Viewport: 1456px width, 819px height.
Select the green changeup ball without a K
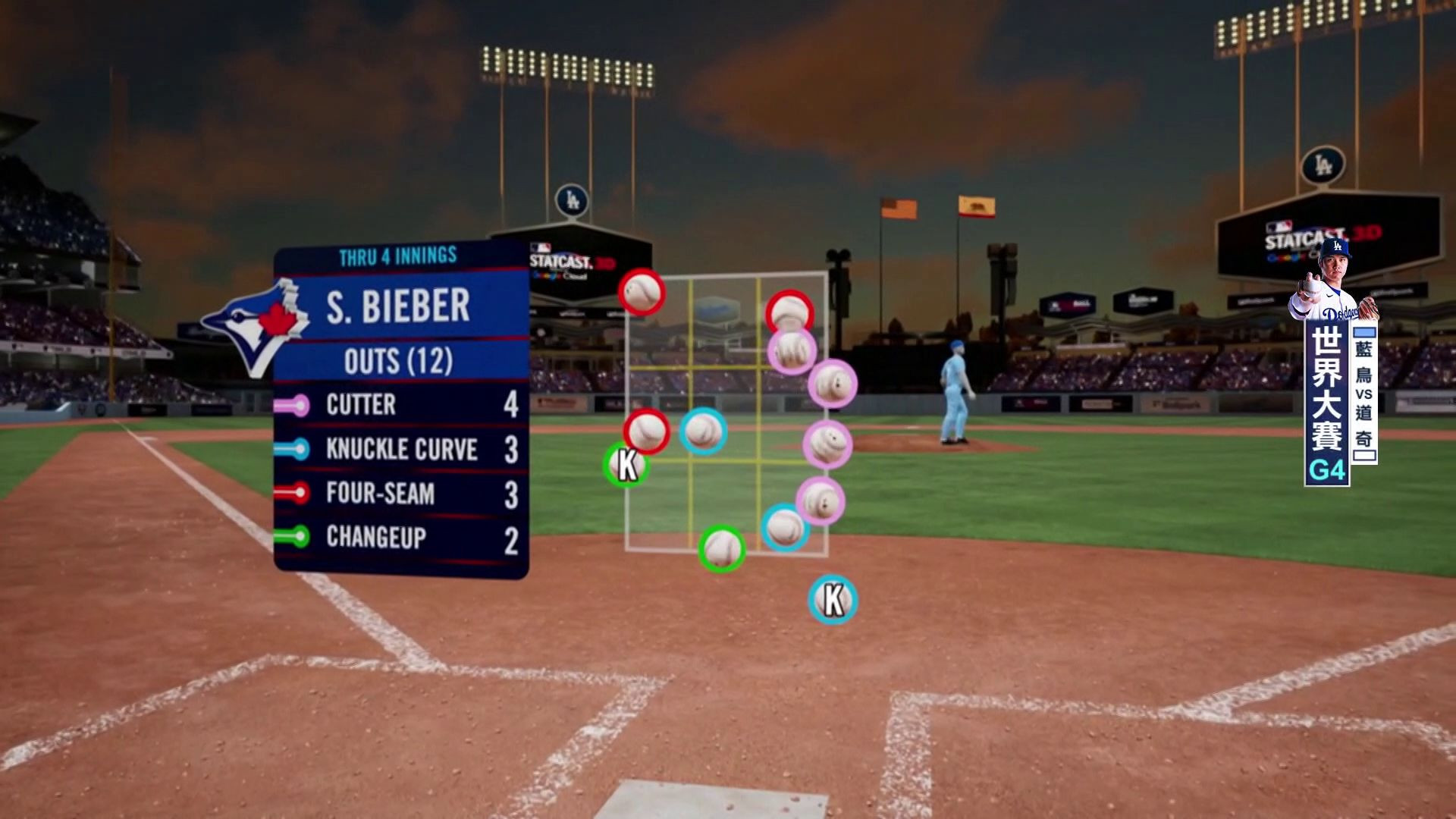click(x=721, y=548)
